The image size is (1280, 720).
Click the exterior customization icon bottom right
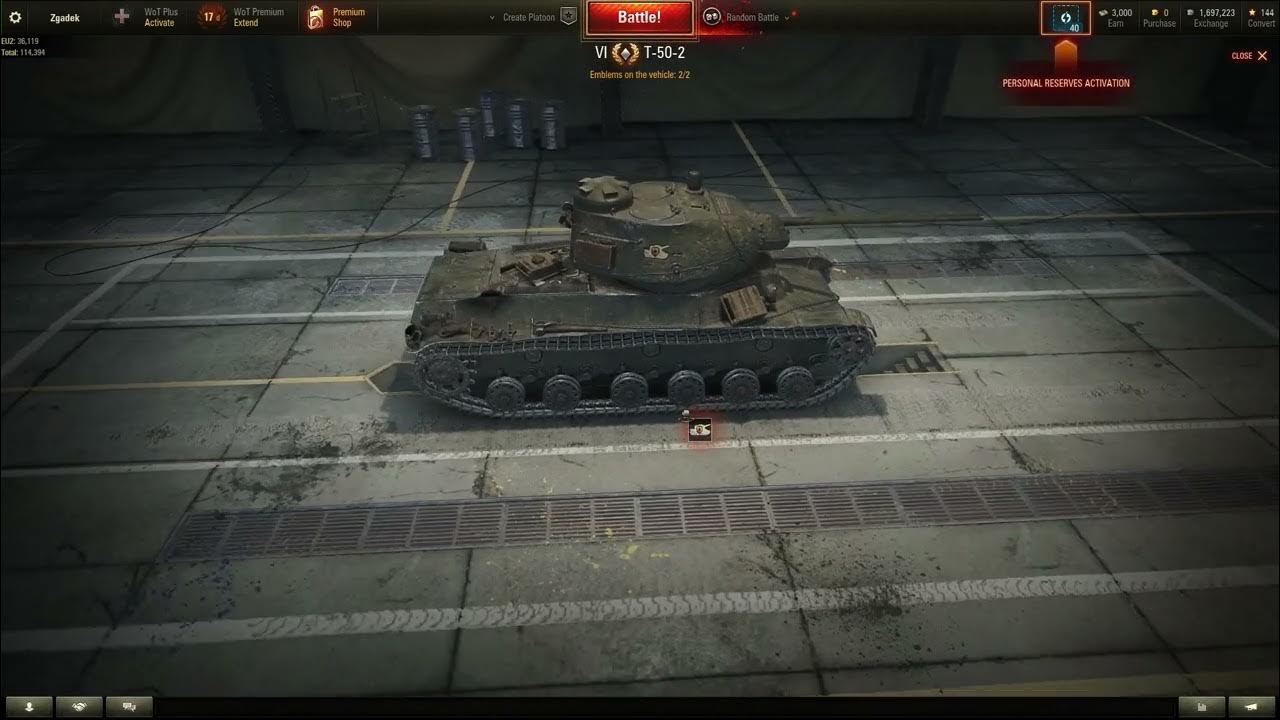1252,707
